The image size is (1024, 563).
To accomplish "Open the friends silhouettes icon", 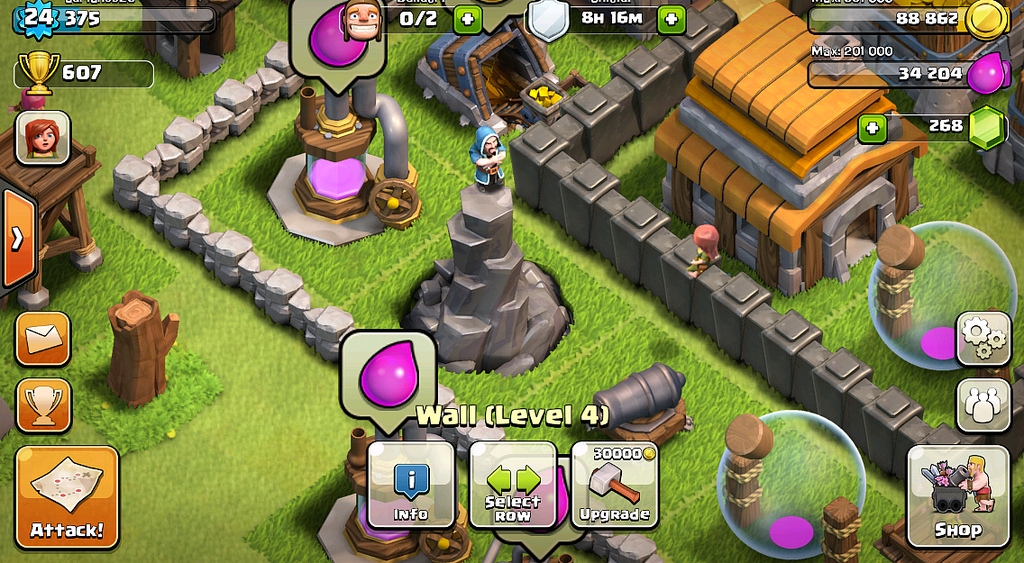I will [984, 404].
